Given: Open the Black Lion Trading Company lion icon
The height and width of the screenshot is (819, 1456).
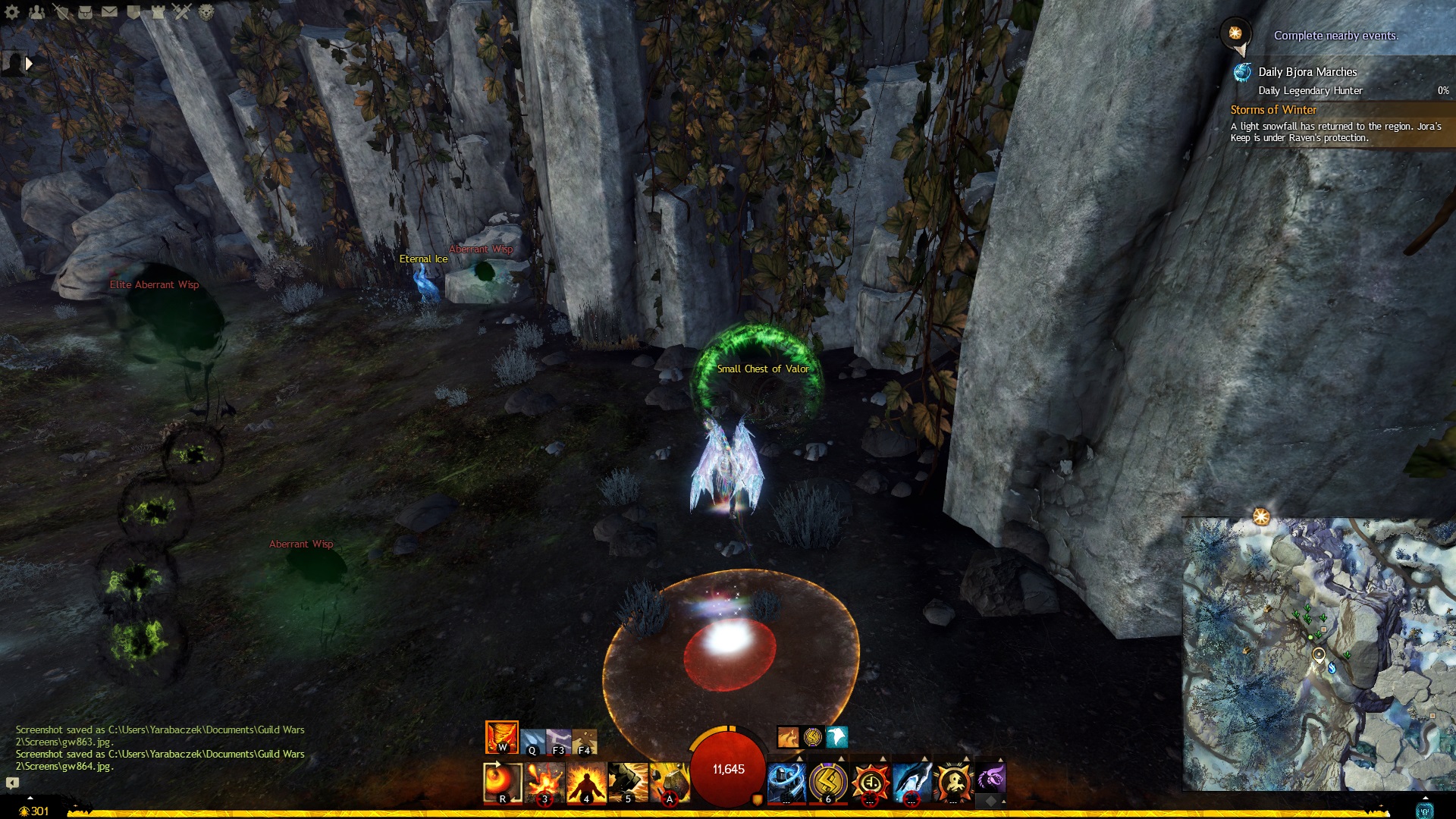Looking at the screenshot, I should 206,11.
